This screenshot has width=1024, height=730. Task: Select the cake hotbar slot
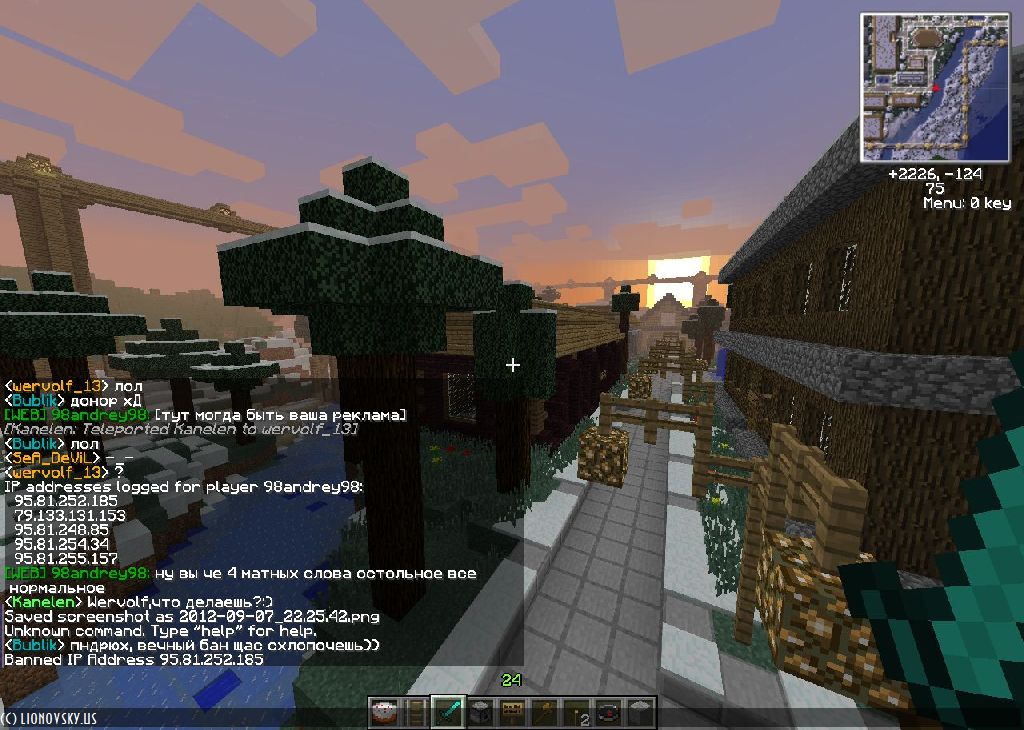click(383, 712)
